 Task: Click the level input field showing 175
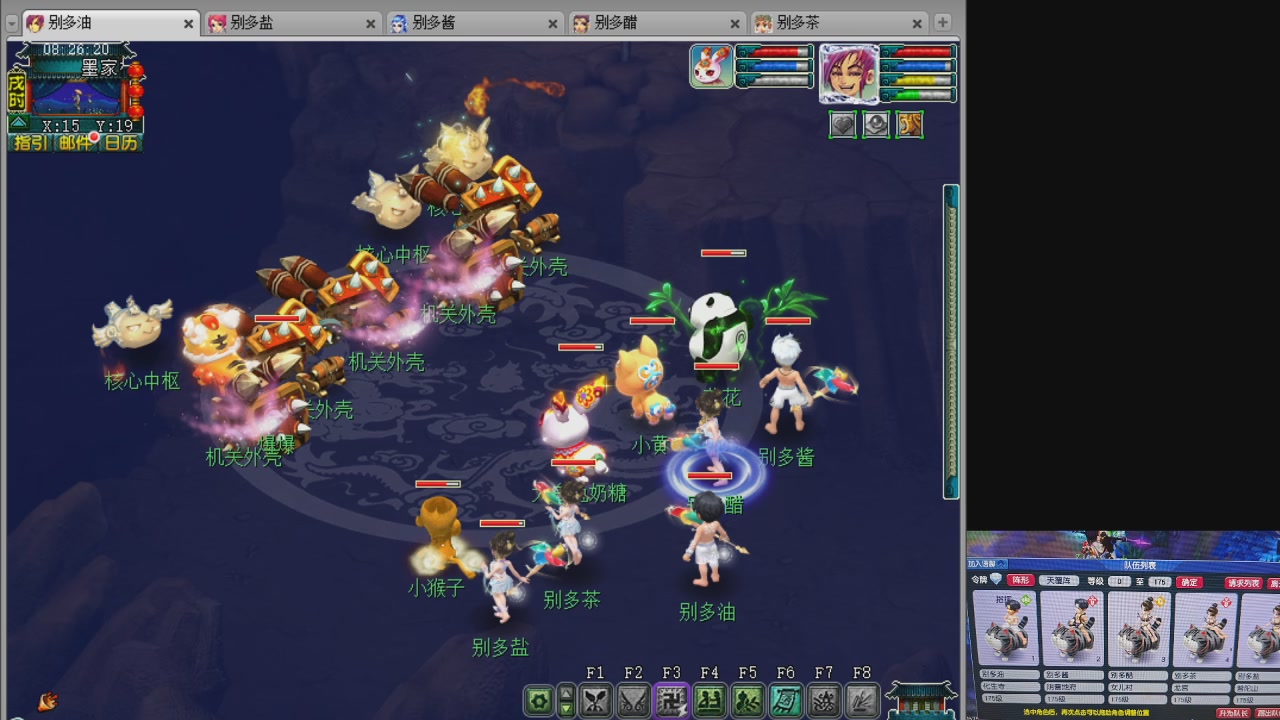tap(1158, 581)
